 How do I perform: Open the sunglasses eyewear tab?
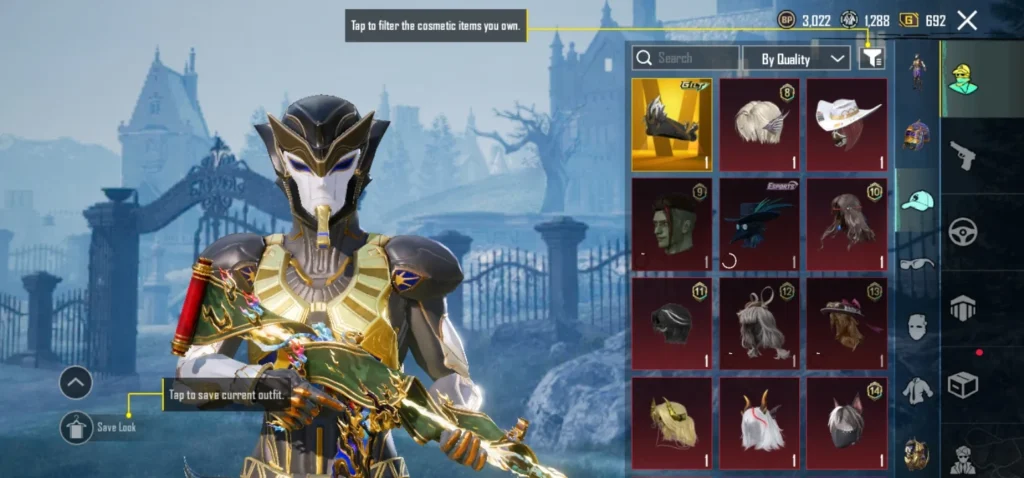(917, 264)
